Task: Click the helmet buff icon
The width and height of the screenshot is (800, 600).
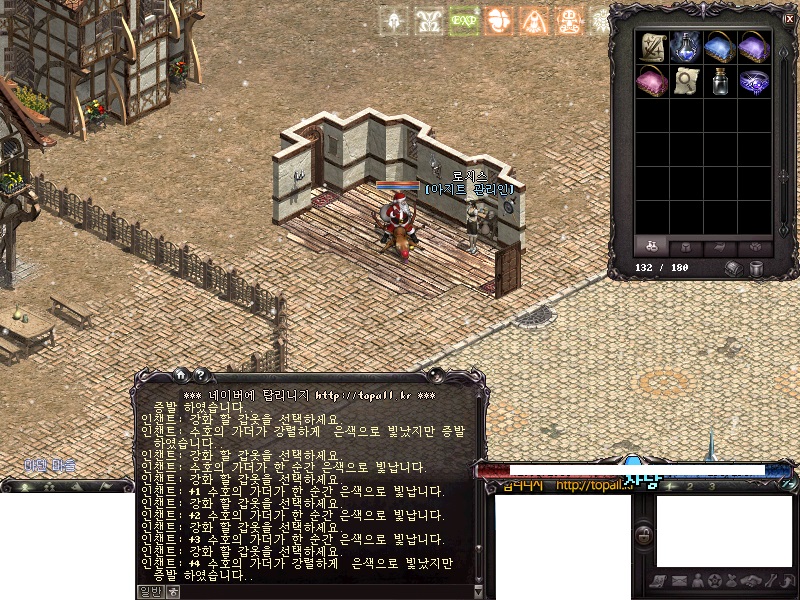Action: click(x=393, y=20)
